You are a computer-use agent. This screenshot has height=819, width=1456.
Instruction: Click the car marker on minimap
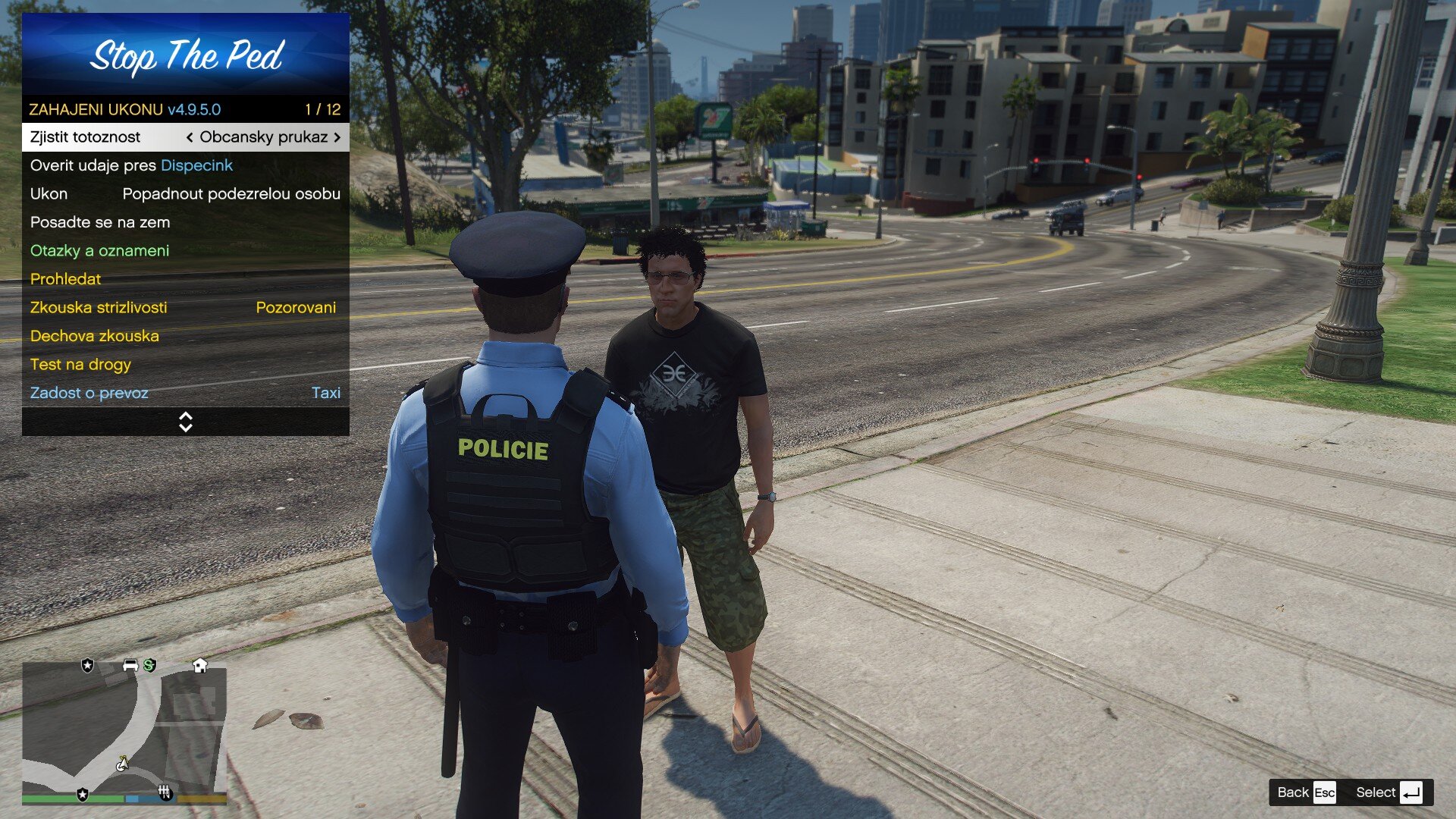(x=130, y=666)
